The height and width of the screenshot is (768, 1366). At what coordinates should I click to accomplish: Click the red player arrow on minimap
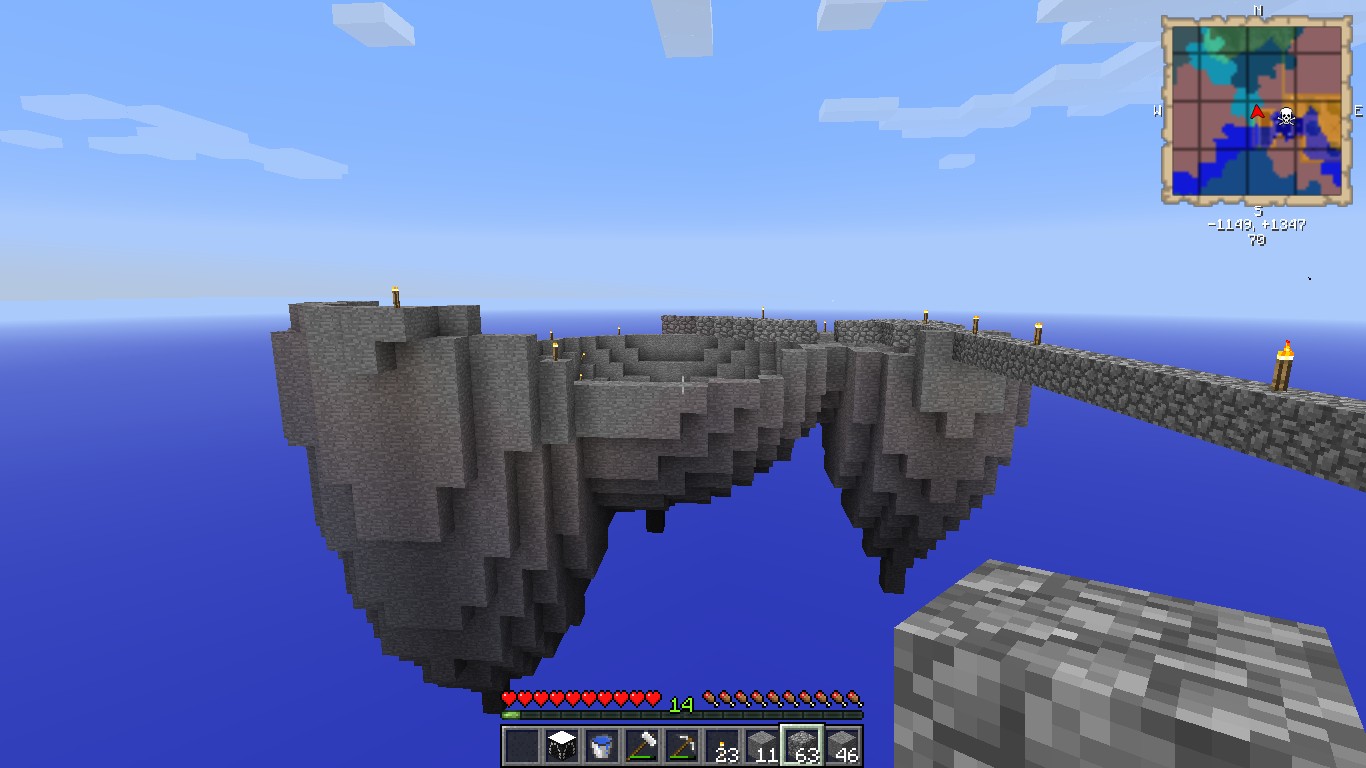pyautogui.click(x=1257, y=112)
